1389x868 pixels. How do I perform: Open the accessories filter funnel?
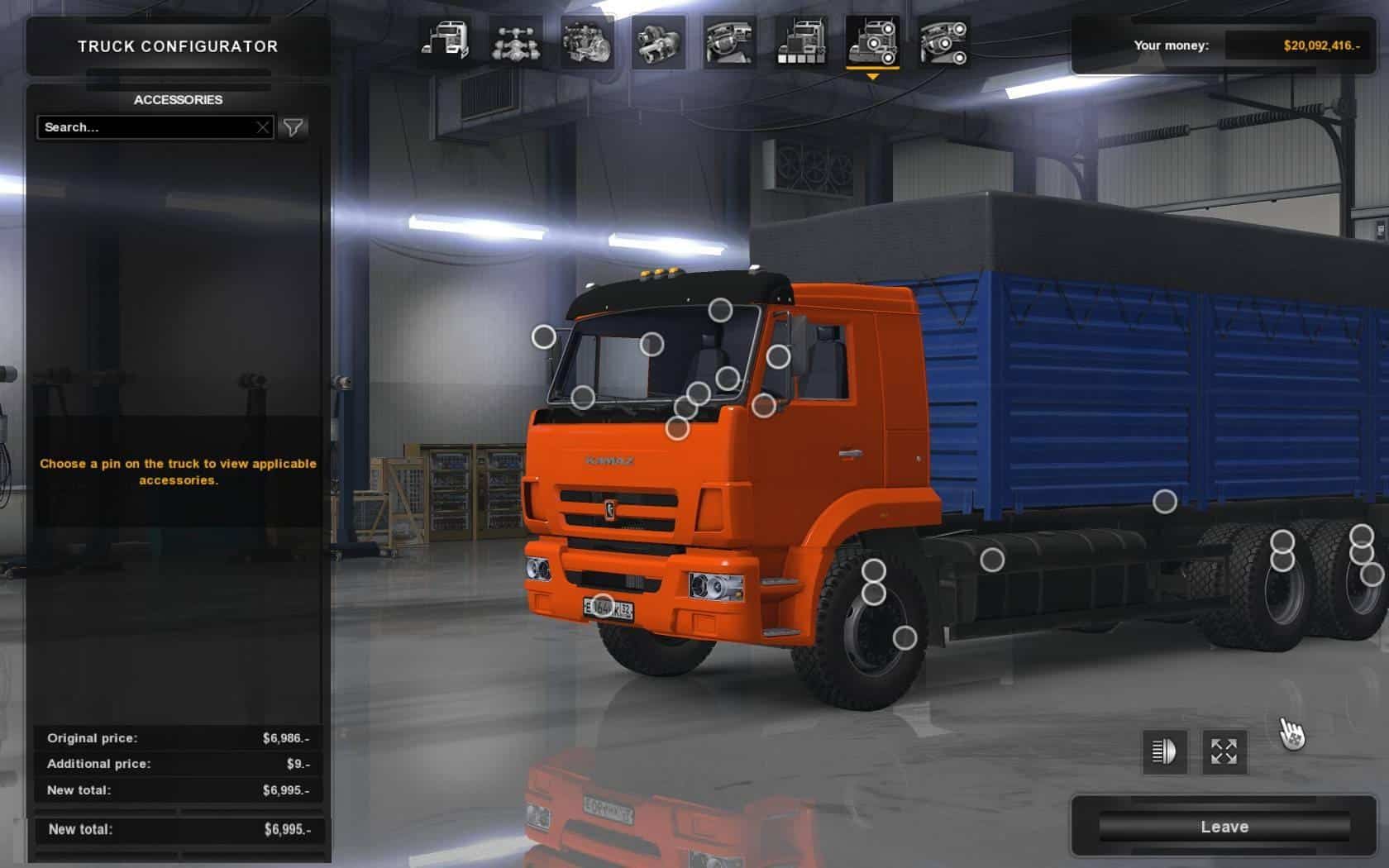[x=294, y=127]
